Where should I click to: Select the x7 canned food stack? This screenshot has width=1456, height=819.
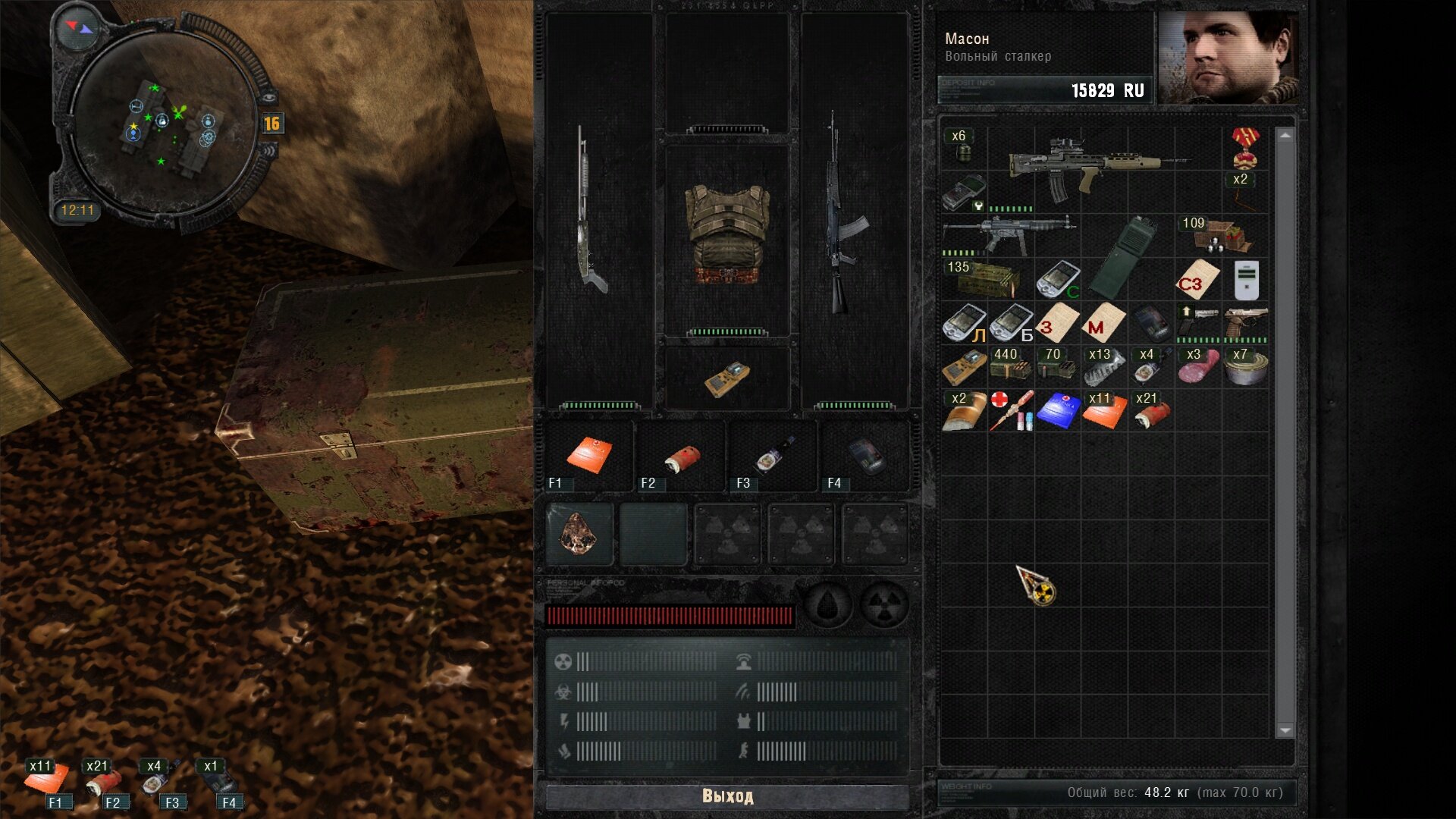tap(1244, 367)
